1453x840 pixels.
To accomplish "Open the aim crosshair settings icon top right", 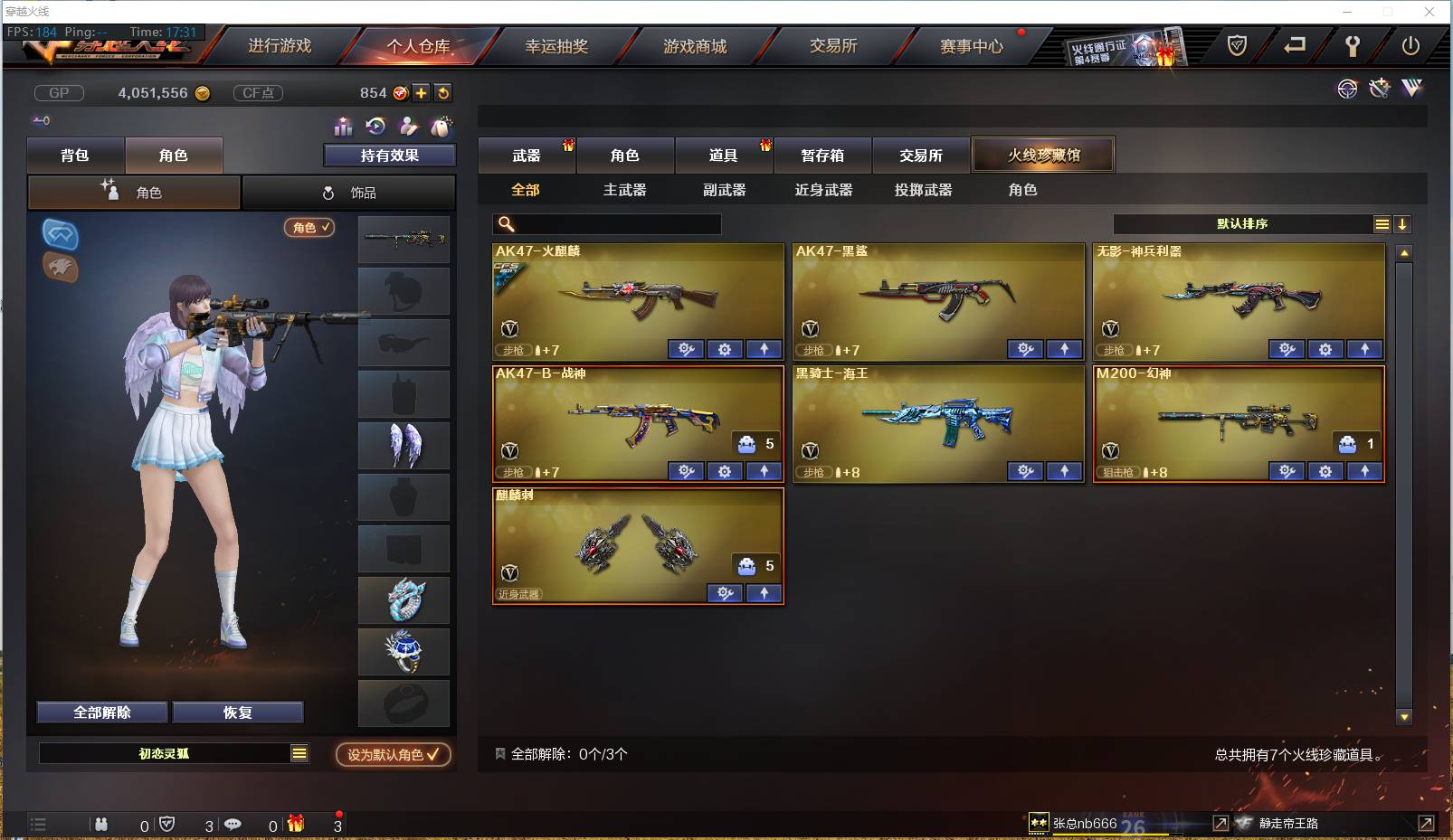I will 1347,89.
